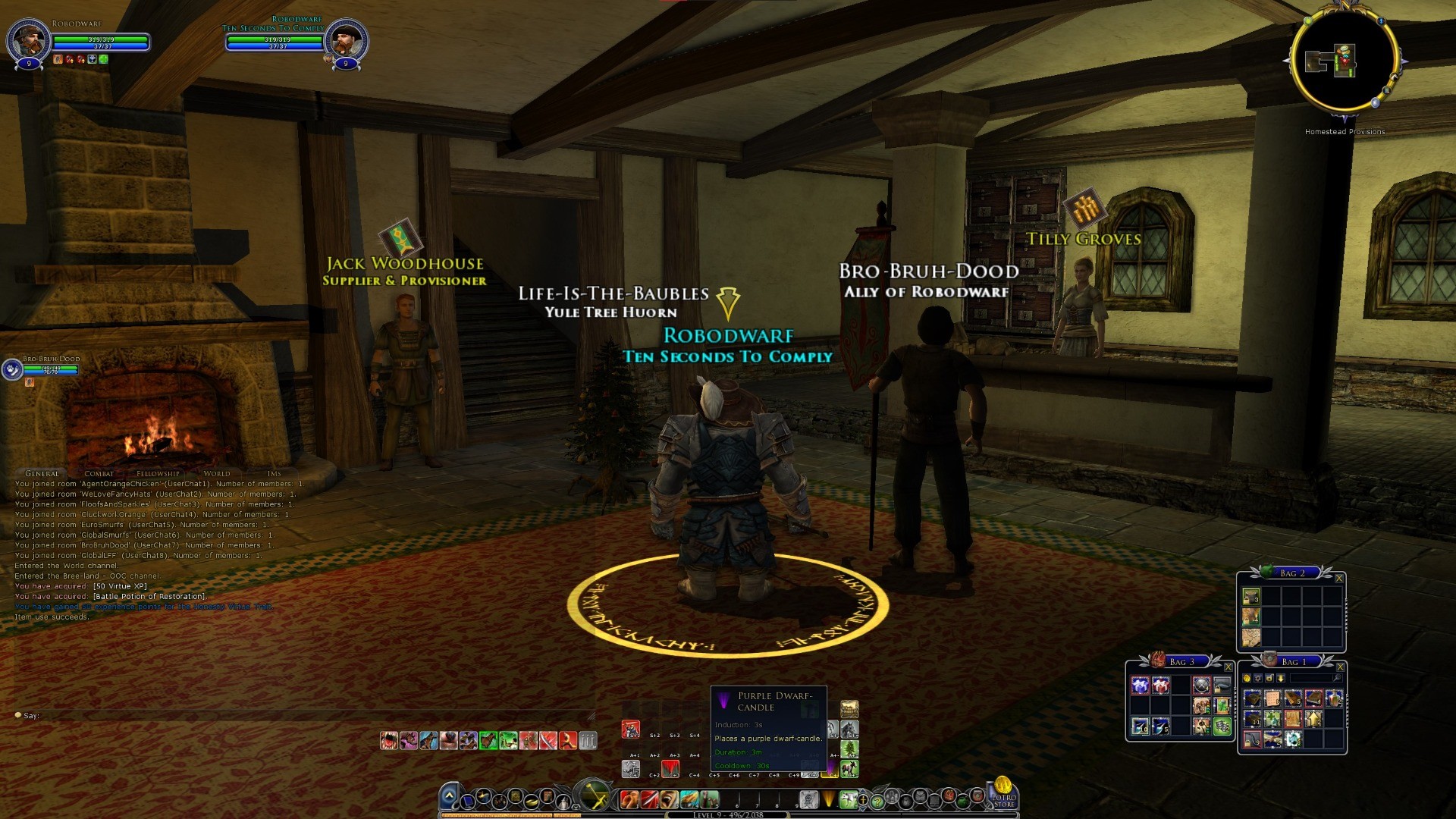Show the IMs chat tab

(x=274, y=473)
